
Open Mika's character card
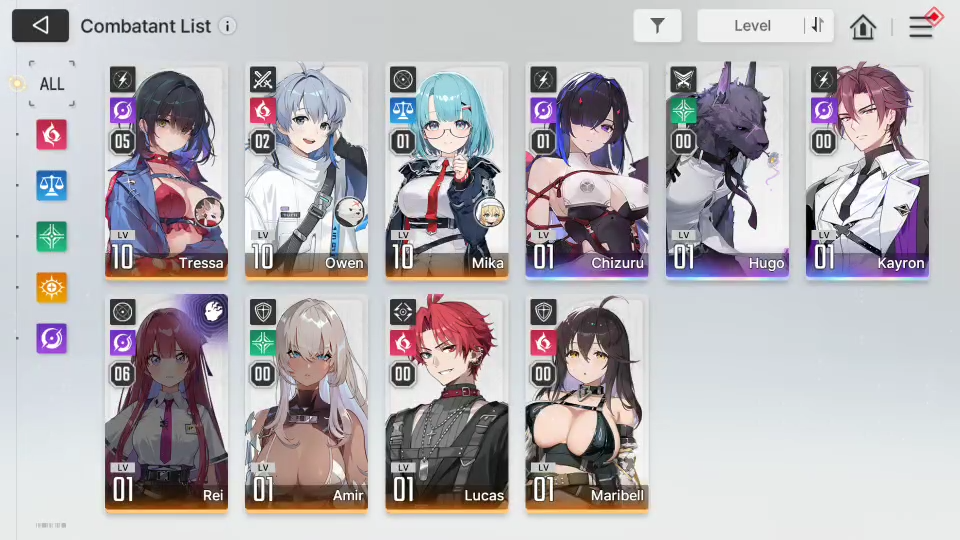click(446, 170)
